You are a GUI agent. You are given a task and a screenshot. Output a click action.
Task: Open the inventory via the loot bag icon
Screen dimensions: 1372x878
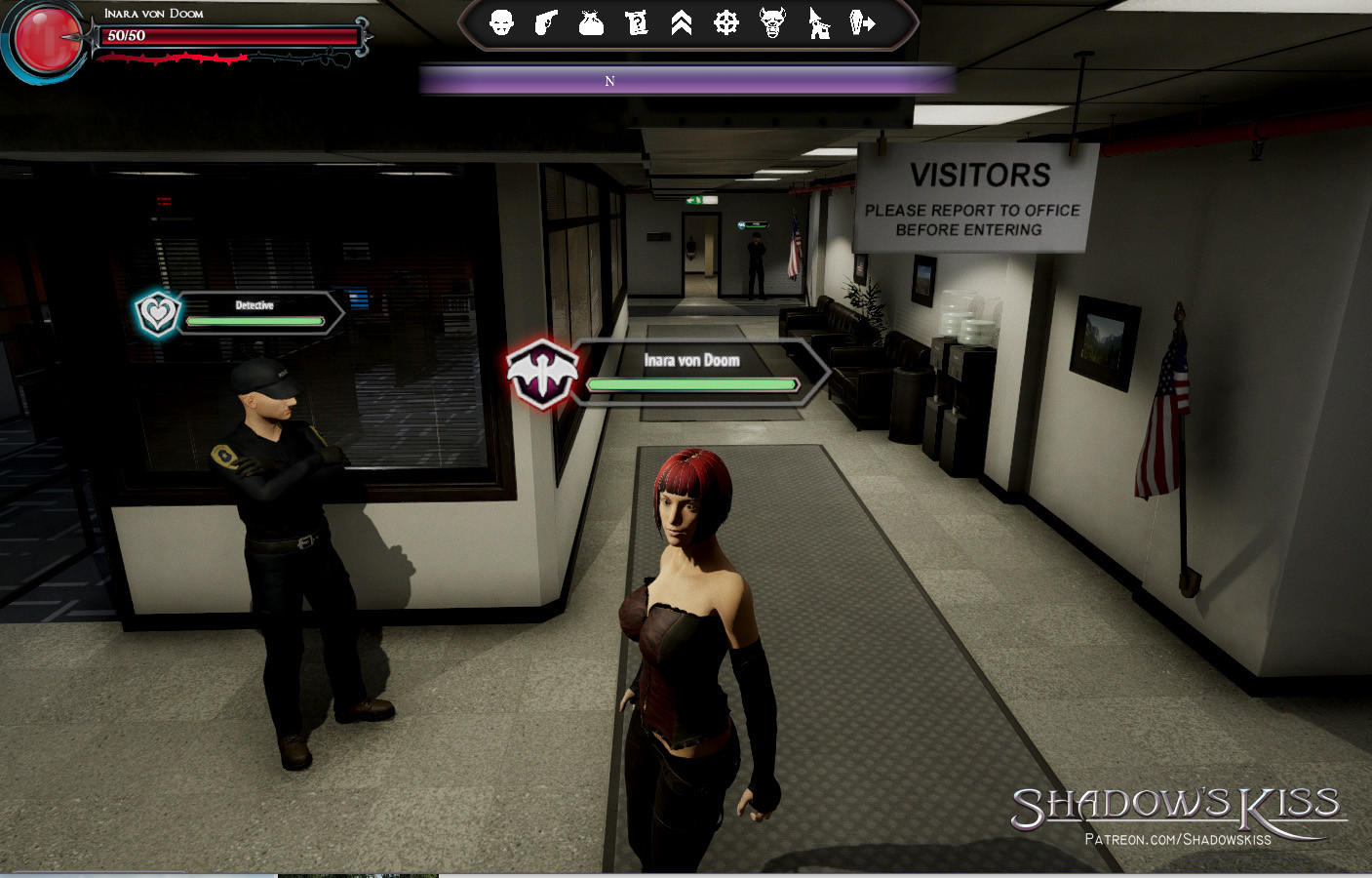[x=591, y=22]
